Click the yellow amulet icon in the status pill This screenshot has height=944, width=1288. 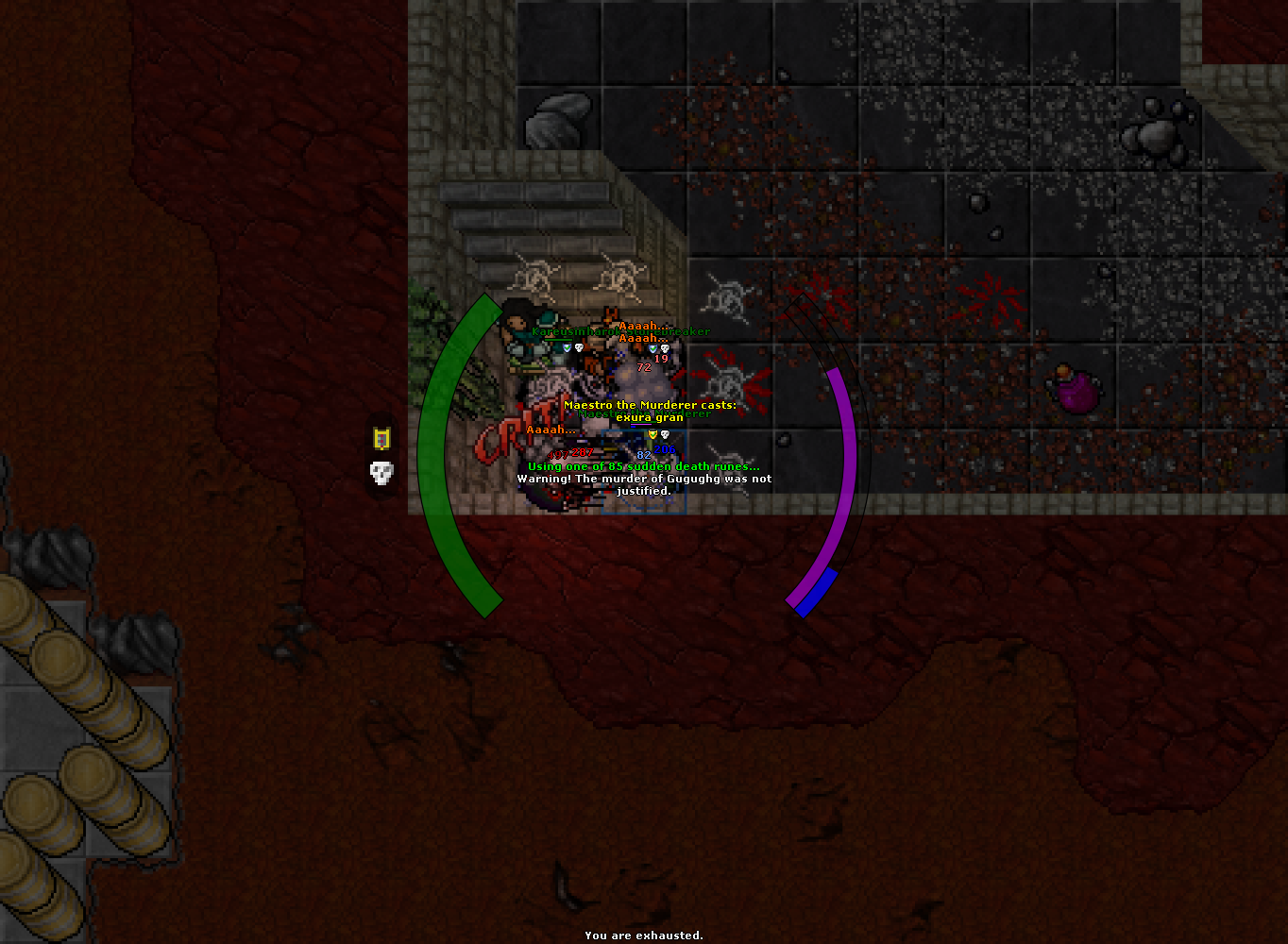coord(381,437)
